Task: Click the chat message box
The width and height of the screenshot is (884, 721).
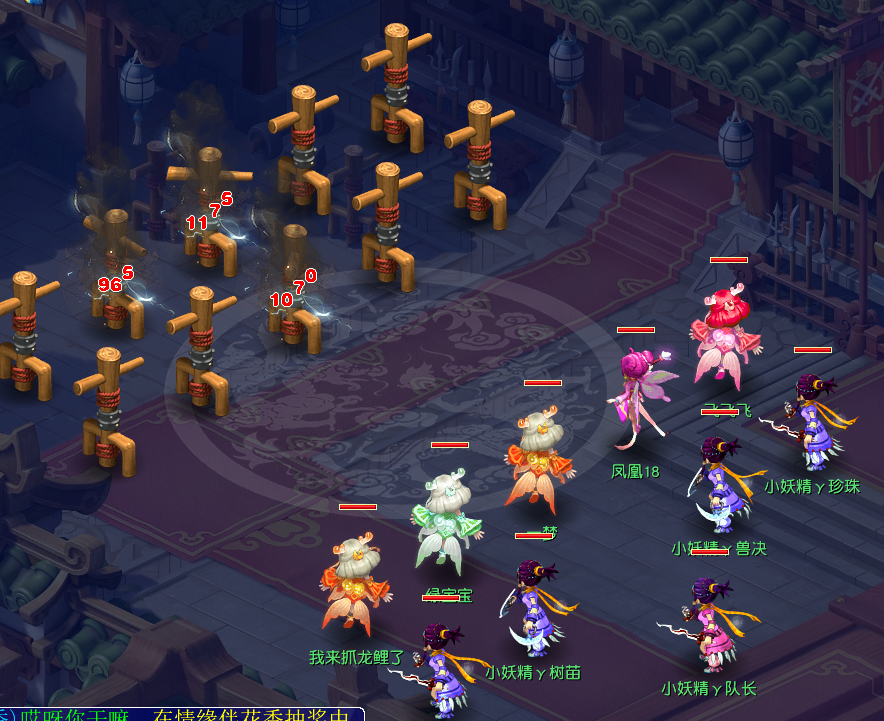Action: [181, 714]
